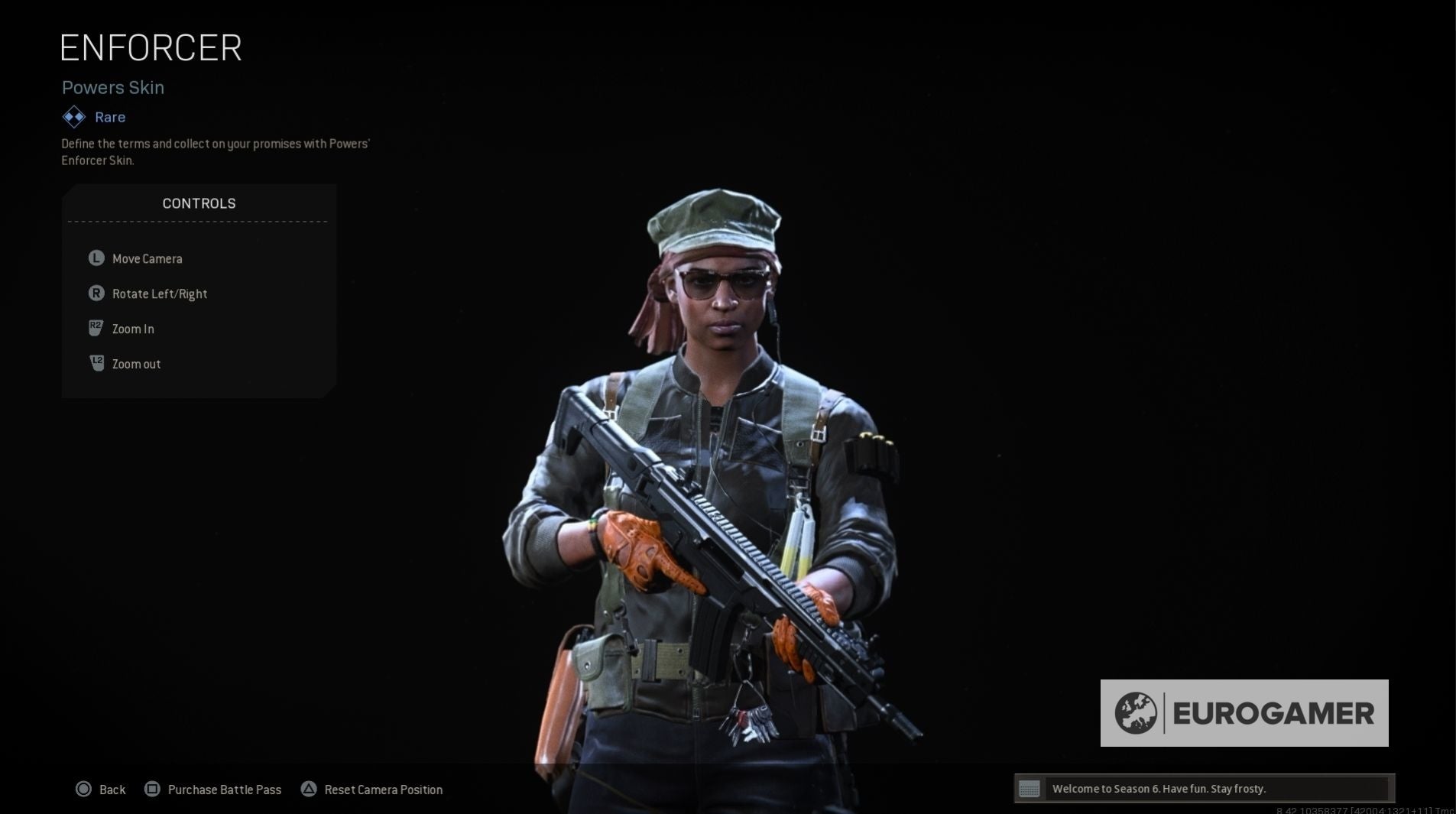
Task: Select the Rare rarity text
Action: 109,117
